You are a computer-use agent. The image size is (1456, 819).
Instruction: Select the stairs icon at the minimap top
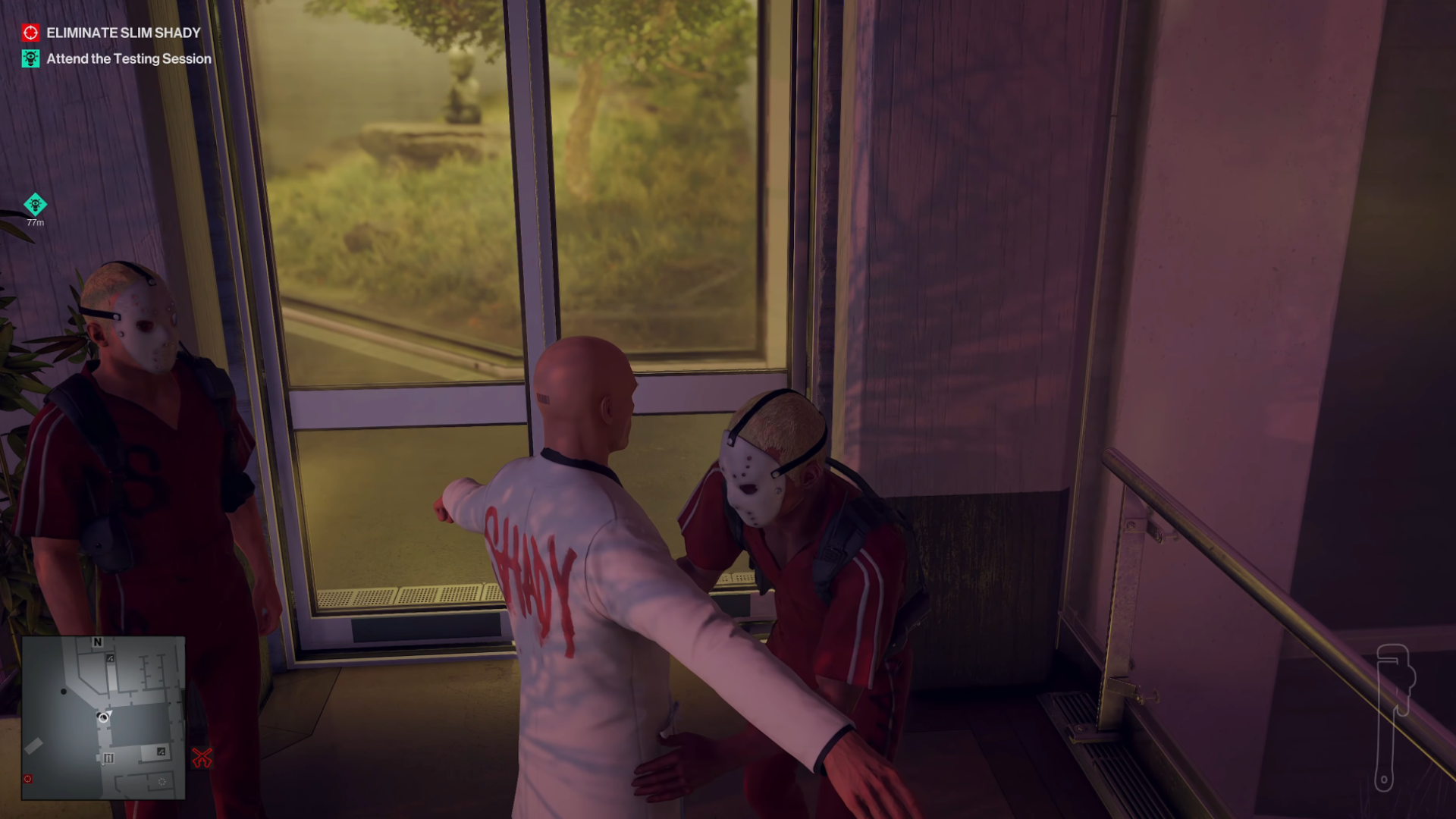[x=110, y=658]
